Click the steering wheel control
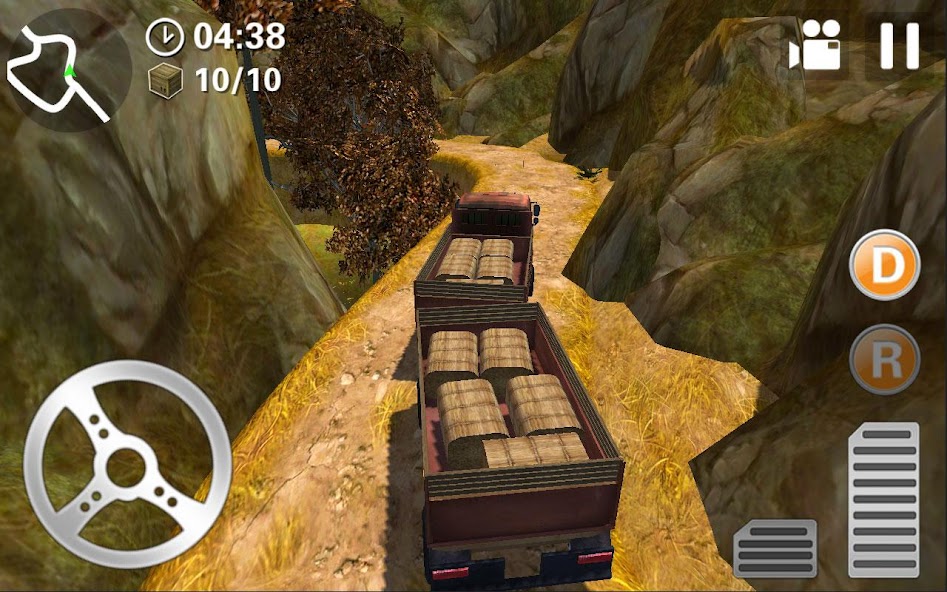This screenshot has width=947, height=592. (x=127, y=465)
